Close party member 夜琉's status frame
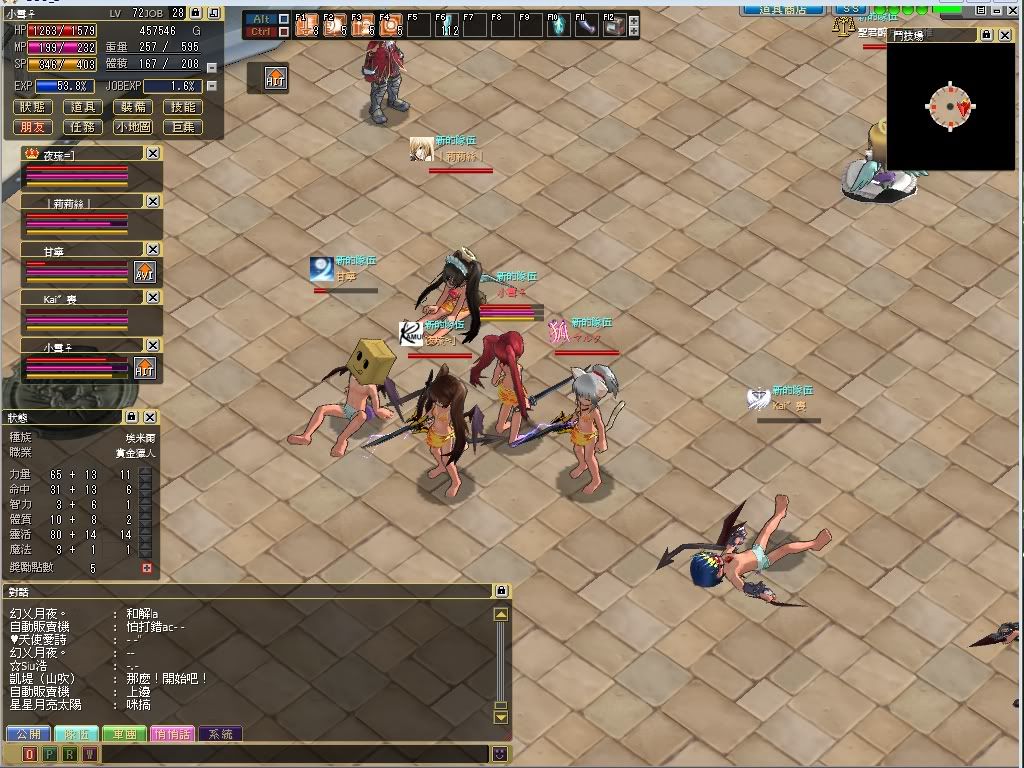1024x768 pixels. click(x=152, y=153)
